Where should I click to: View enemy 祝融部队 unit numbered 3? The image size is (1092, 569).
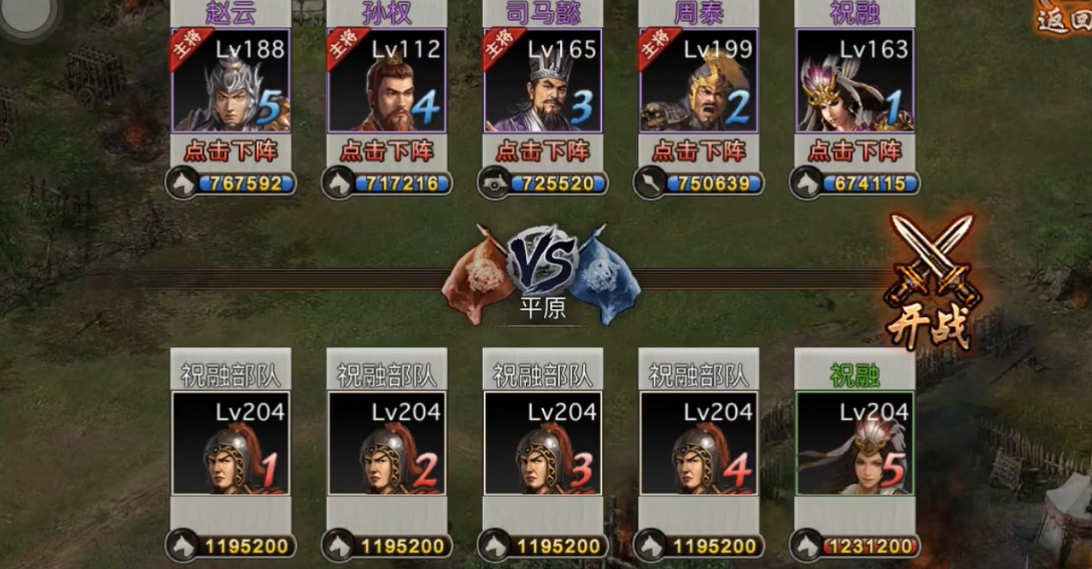coord(543,443)
